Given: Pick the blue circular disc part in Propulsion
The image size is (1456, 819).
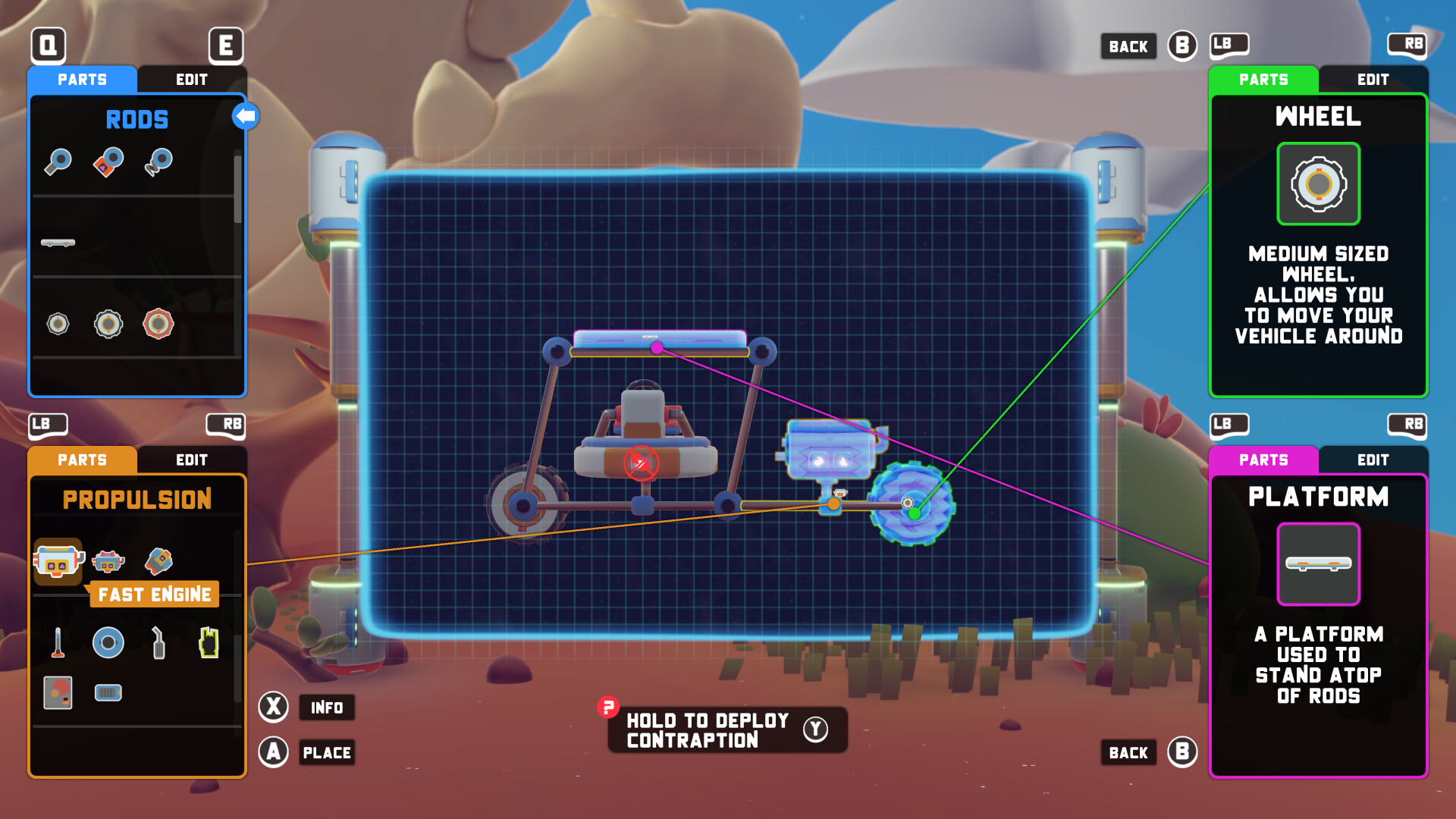Looking at the screenshot, I should tap(108, 642).
